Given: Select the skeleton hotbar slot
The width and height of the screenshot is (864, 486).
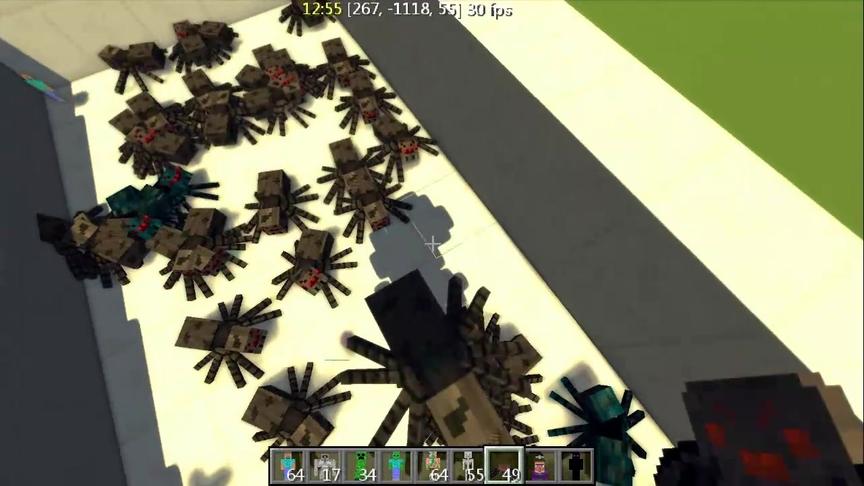Looking at the screenshot, I should tap(468, 466).
